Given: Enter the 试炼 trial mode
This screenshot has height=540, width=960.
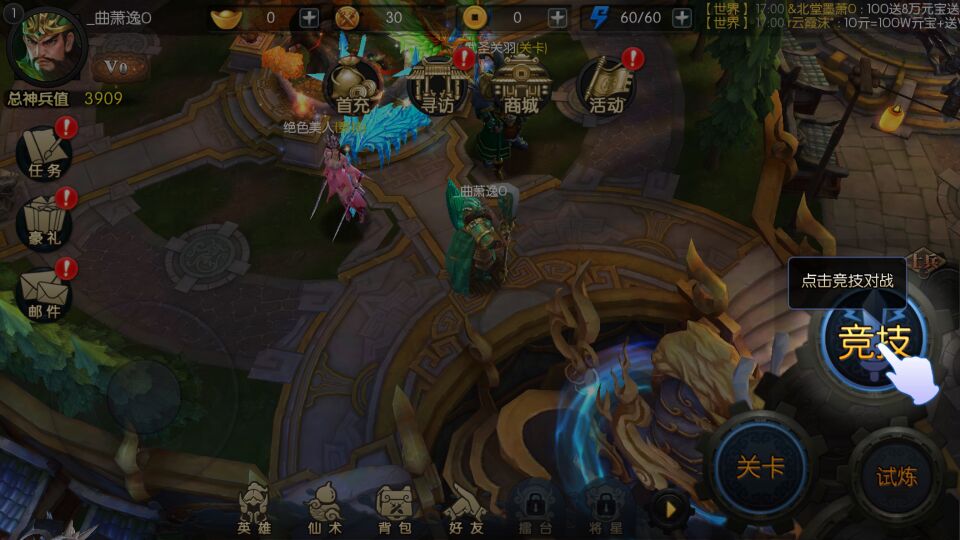Looking at the screenshot, I should pyautogui.click(x=896, y=476).
